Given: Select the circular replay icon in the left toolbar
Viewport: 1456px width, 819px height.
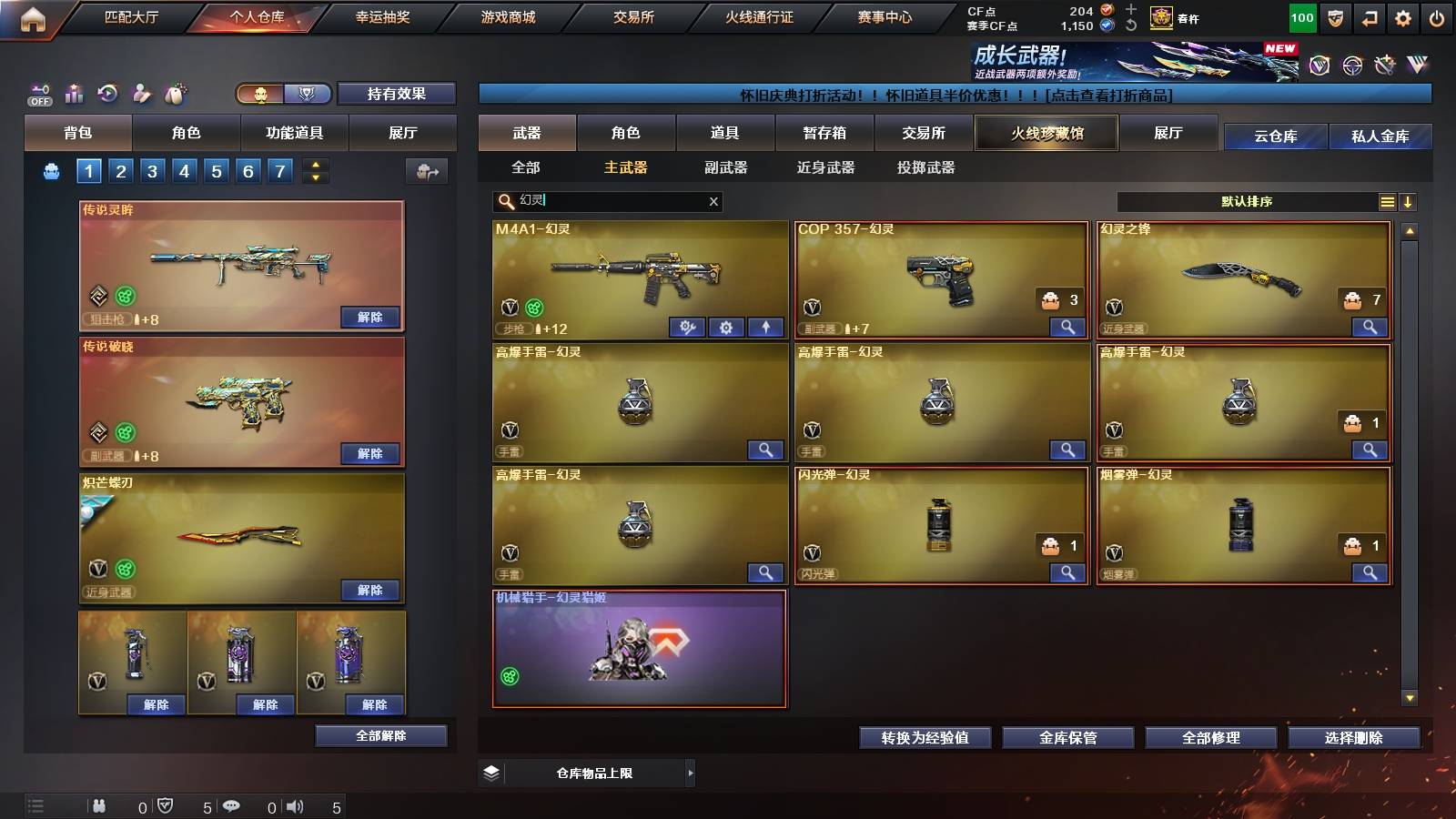Looking at the screenshot, I should [x=107, y=93].
